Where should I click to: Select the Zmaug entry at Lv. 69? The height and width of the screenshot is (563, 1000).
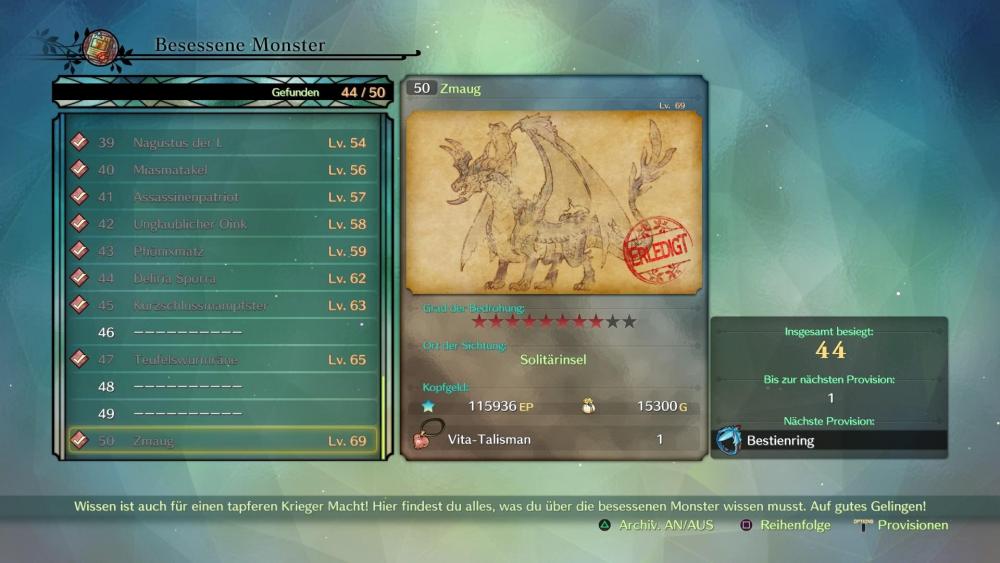(x=222, y=440)
